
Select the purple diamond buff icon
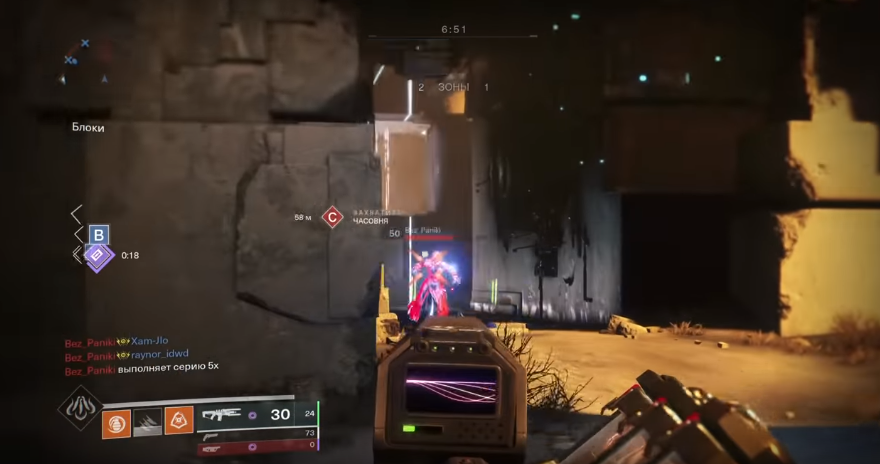(x=98, y=256)
